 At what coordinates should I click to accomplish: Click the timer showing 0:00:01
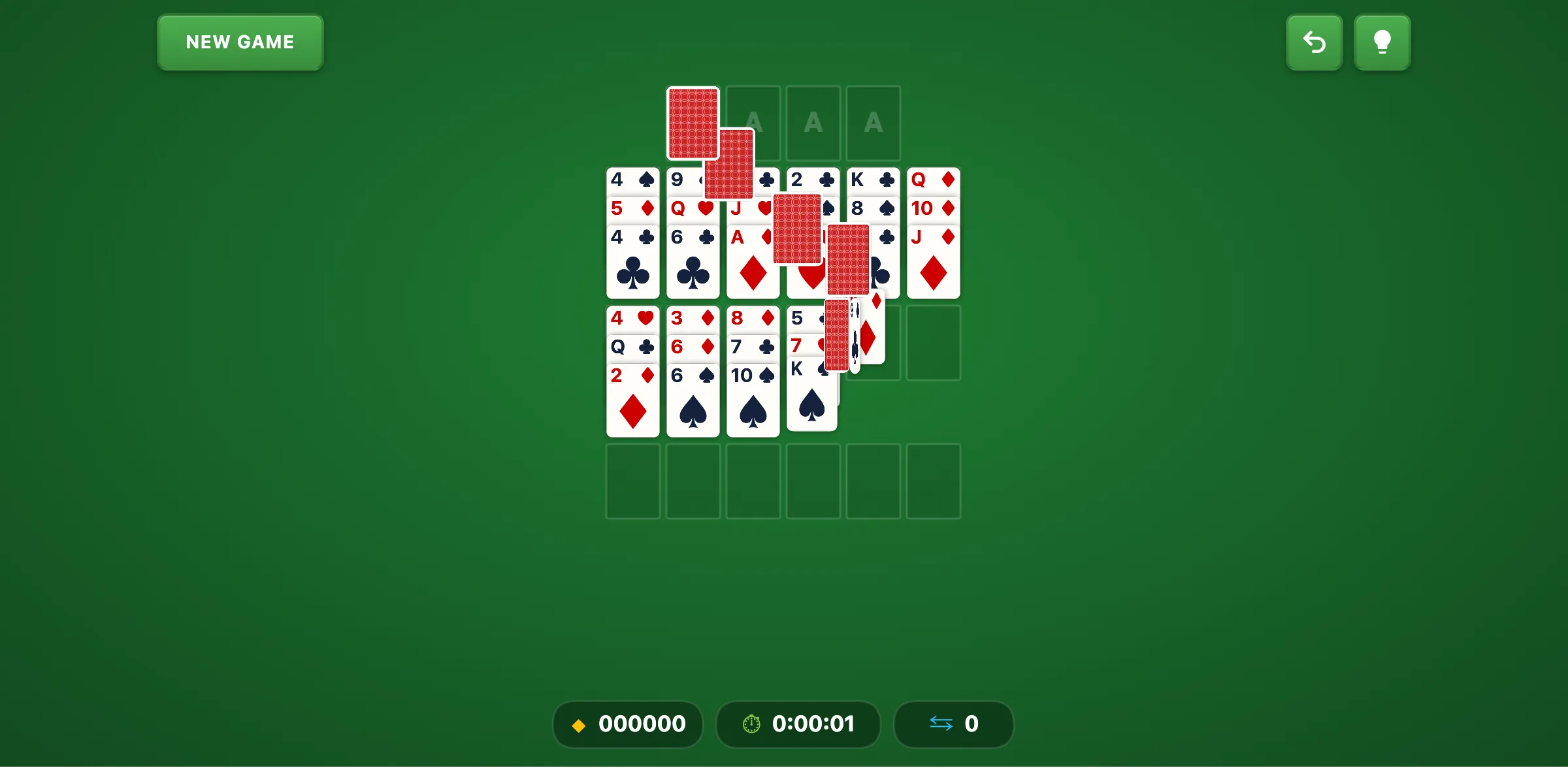(x=813, y=724)
